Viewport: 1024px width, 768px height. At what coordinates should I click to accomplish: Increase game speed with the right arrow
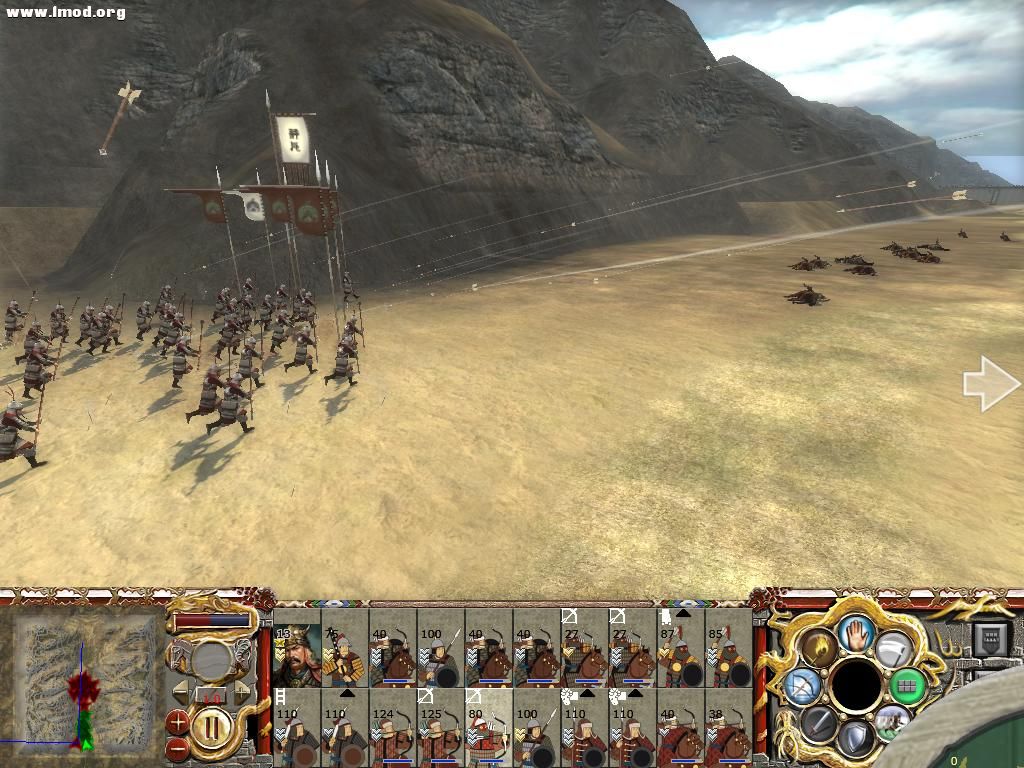coord(241,691)
